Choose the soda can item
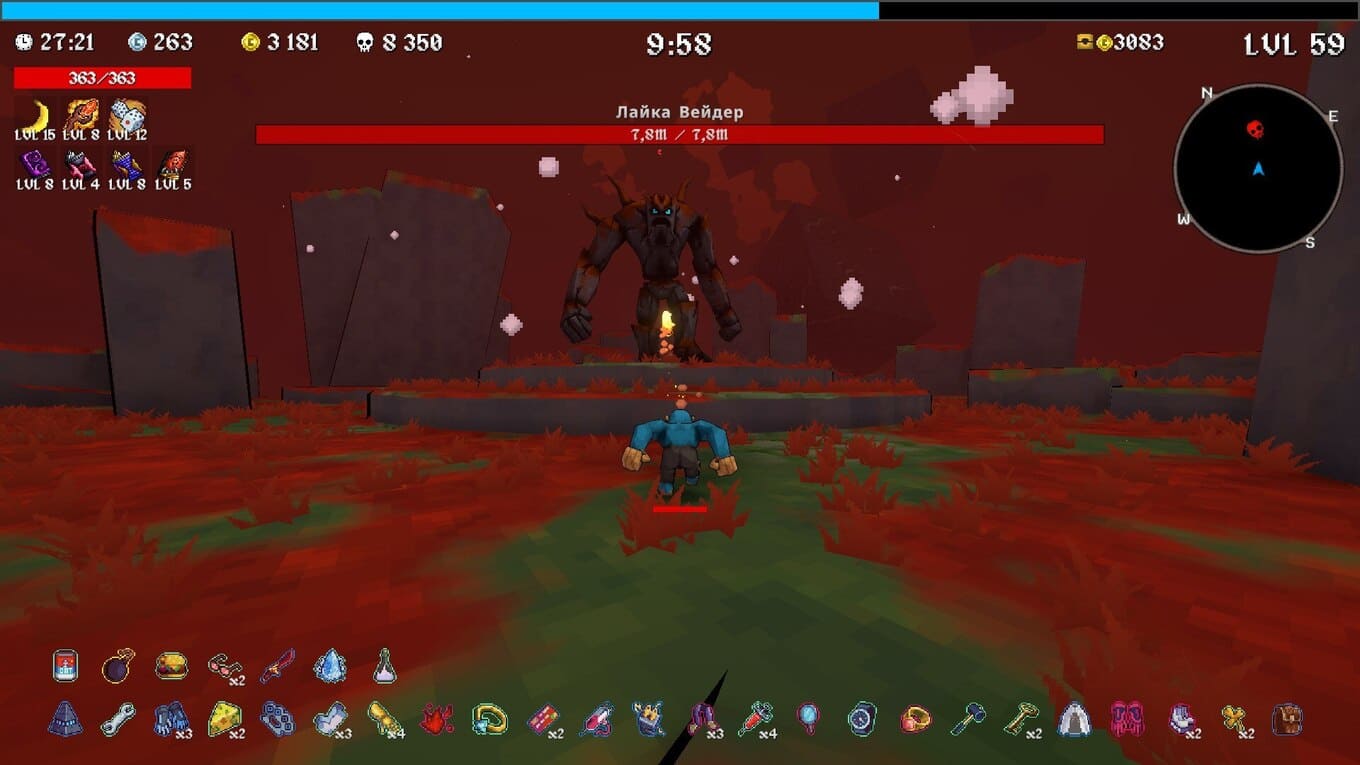This screenshot has width=1360, height=765. point(65,666)
